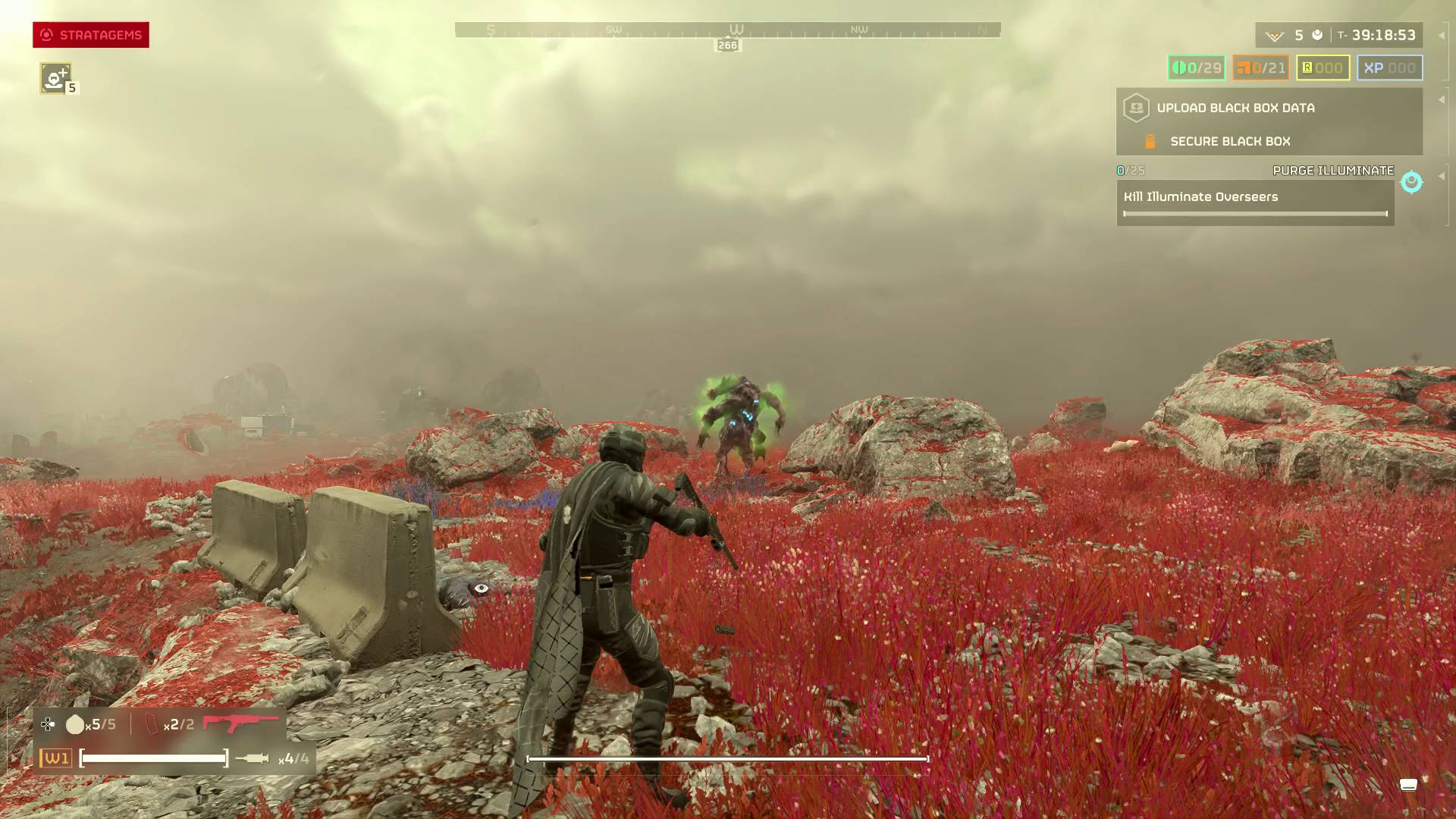Viewport: 1456px width, 819px height.
Task: Click the XP 000 counter
Action: click(1389, 67)
